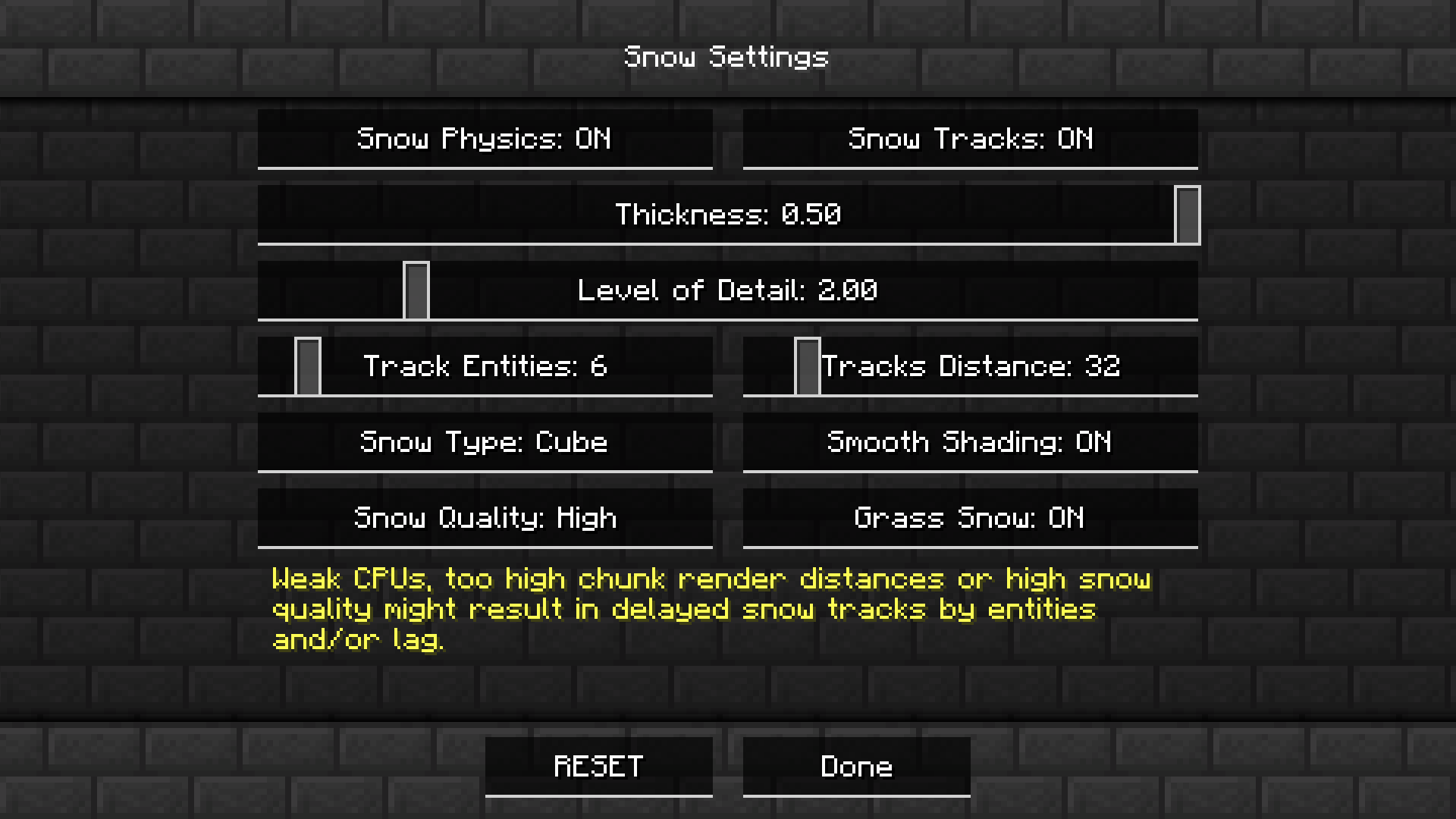The height and width of the screenshot is (819, 1456).
Task: Select the Snow Physics button
Action: click(x=485, y=139)
